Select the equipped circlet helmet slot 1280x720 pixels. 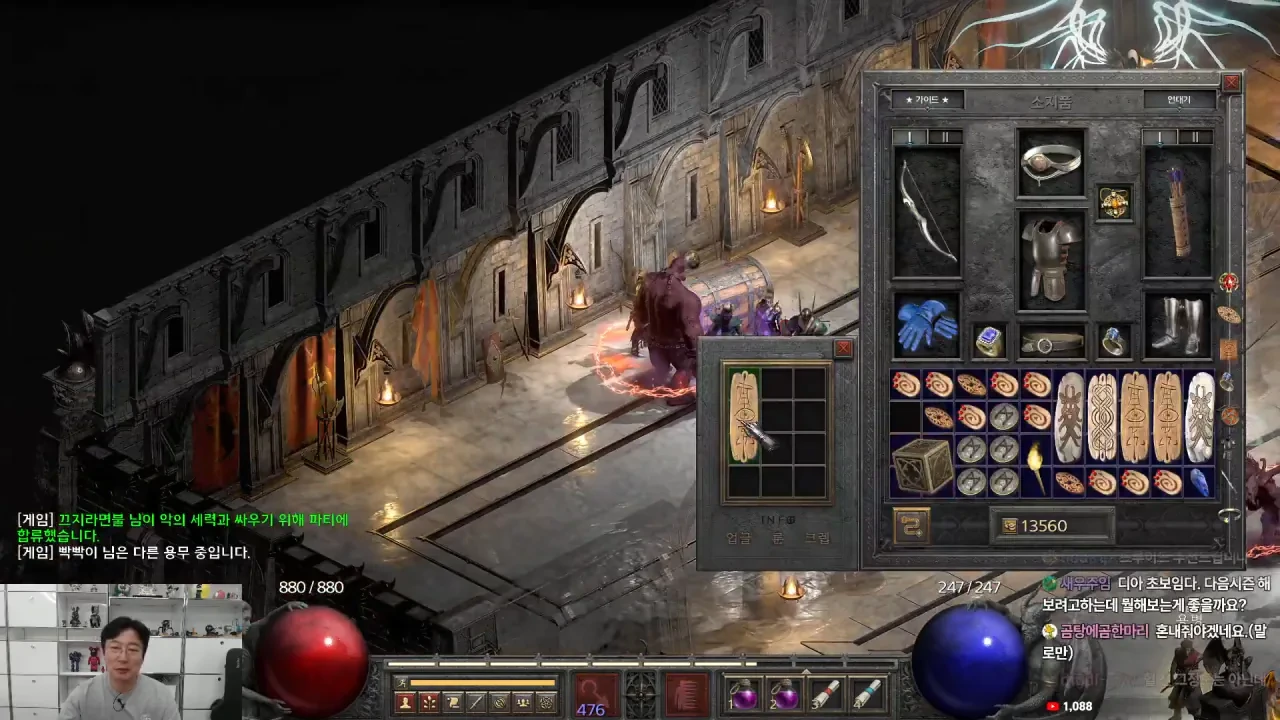1051,162
